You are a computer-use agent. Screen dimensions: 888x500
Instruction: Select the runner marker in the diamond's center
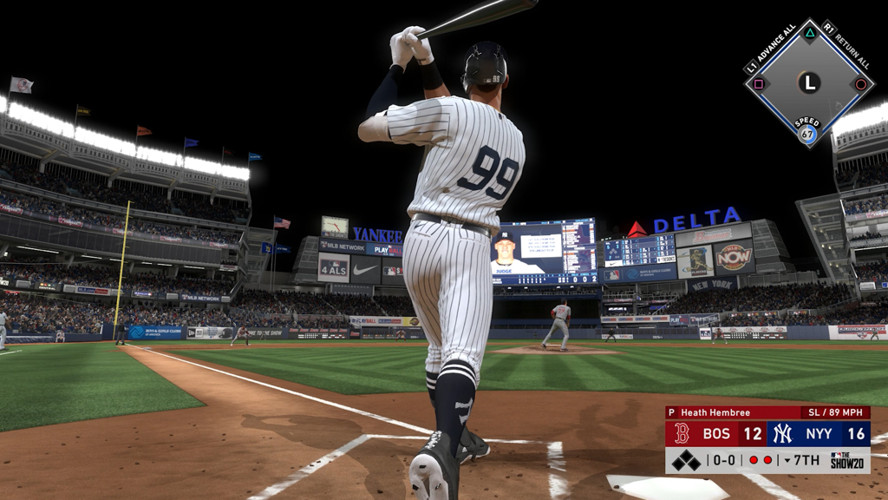pos(809,83)
